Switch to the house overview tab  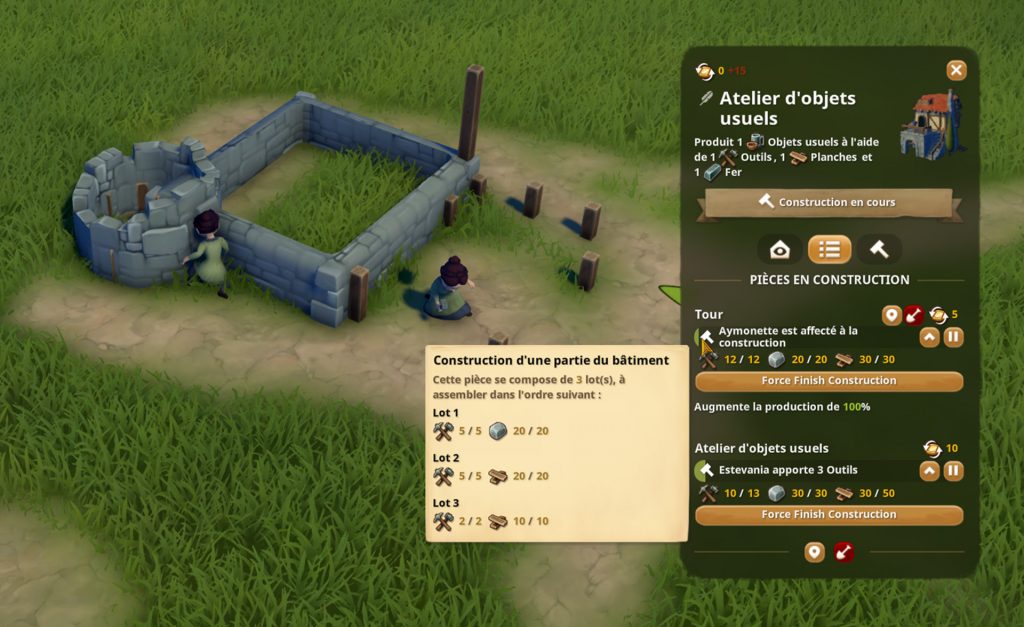780,249
